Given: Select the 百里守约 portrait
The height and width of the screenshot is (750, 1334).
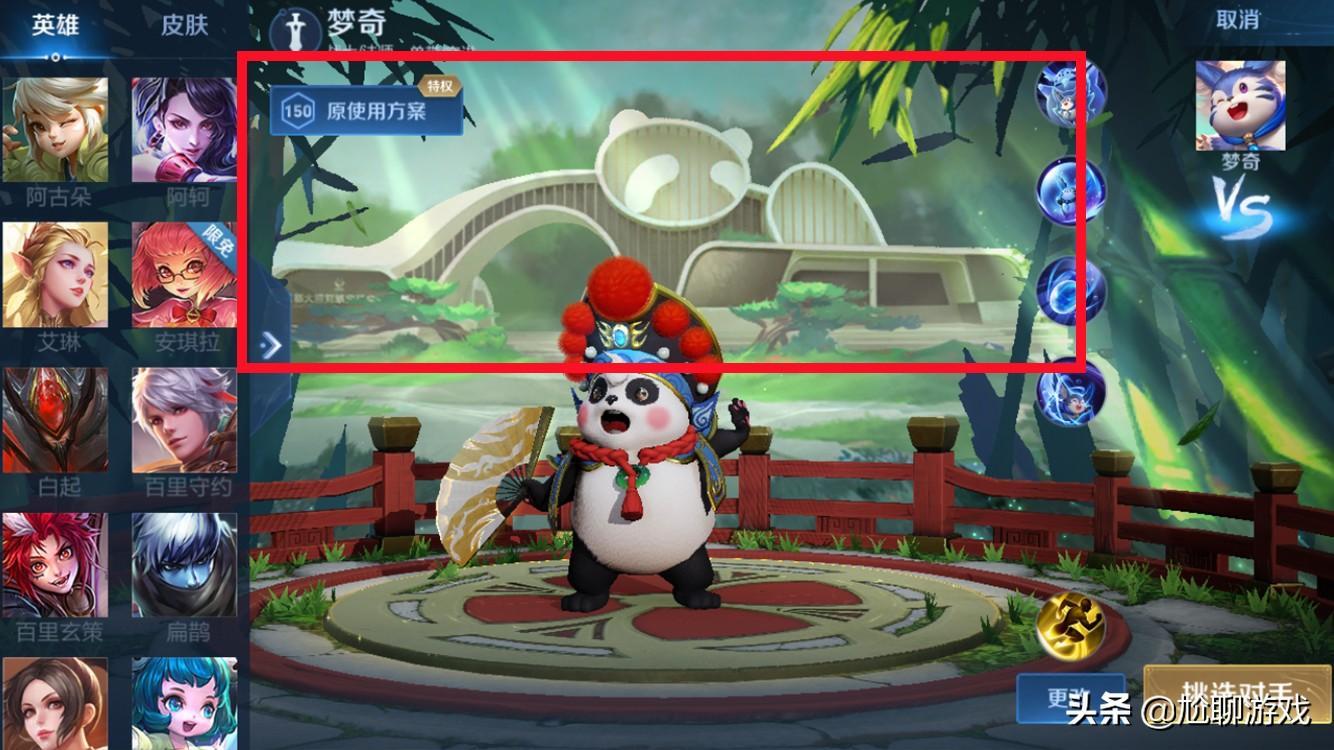Looking at the screenshot, I should click(185, 420).
